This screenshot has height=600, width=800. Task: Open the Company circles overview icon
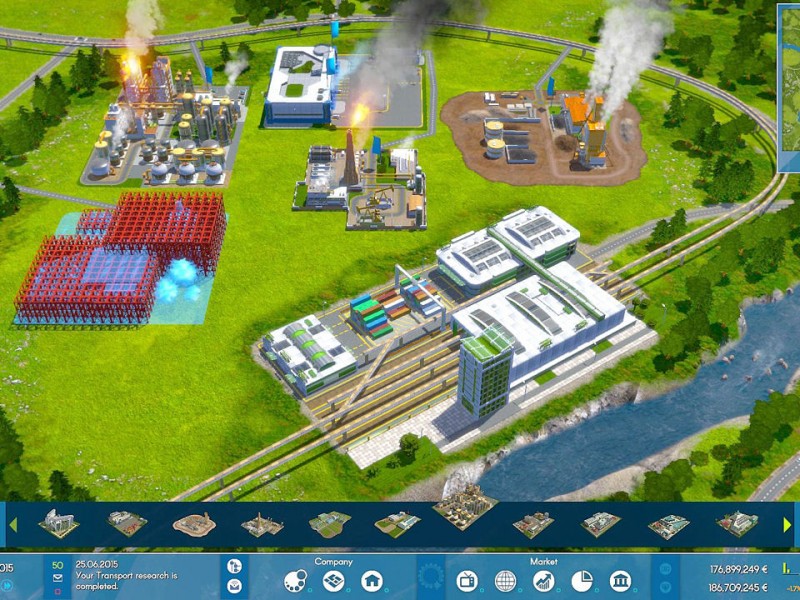click(x=296, y=581)
